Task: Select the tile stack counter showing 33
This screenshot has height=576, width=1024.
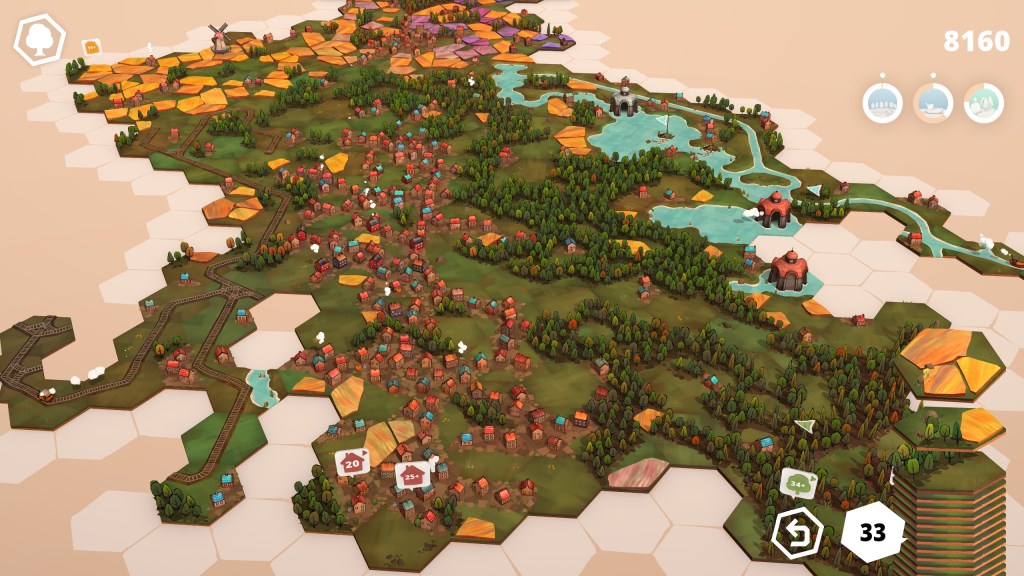Action: tap(872, 532)
